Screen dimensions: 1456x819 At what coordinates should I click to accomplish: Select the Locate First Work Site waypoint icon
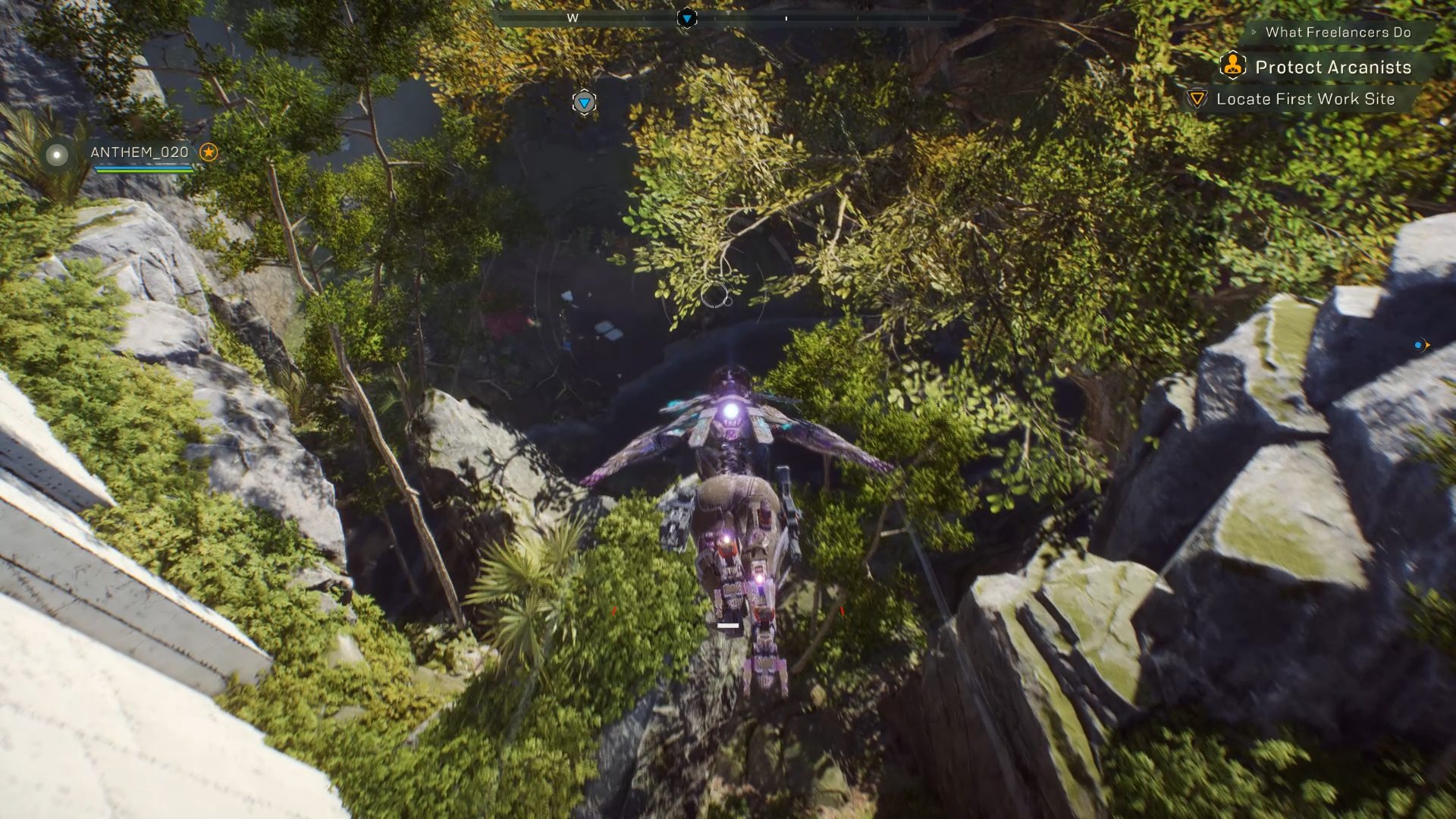click(1196, 99)
